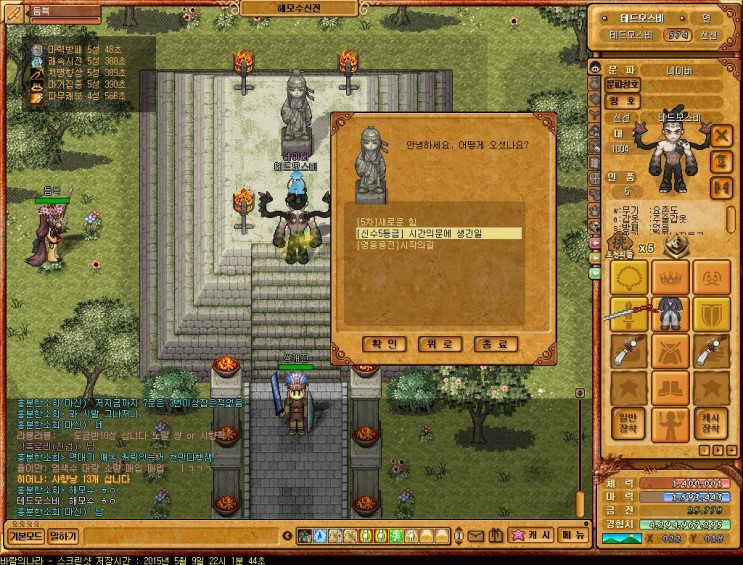Select the shield equipment slot
Screen dimensions: 743x565
pyautogui.click(x=712, y=314)
